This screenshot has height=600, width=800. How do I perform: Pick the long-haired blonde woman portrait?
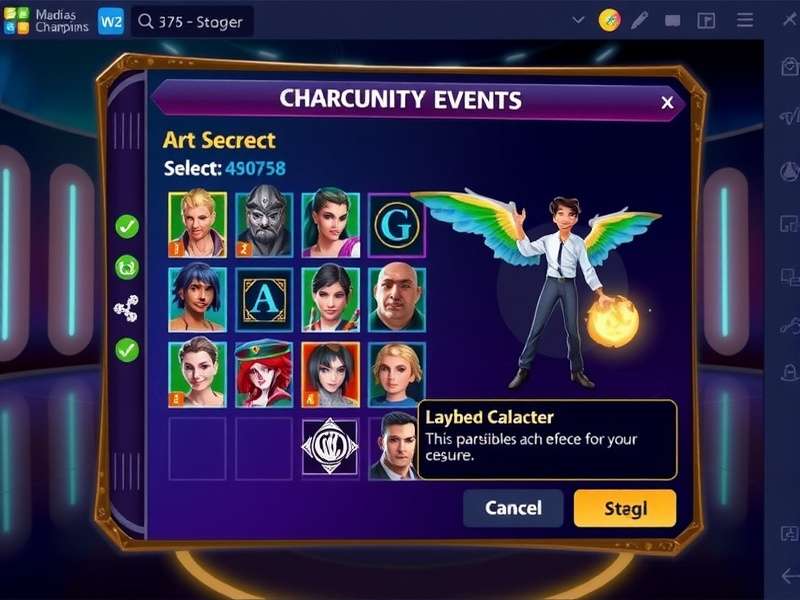tap(397, 373)
